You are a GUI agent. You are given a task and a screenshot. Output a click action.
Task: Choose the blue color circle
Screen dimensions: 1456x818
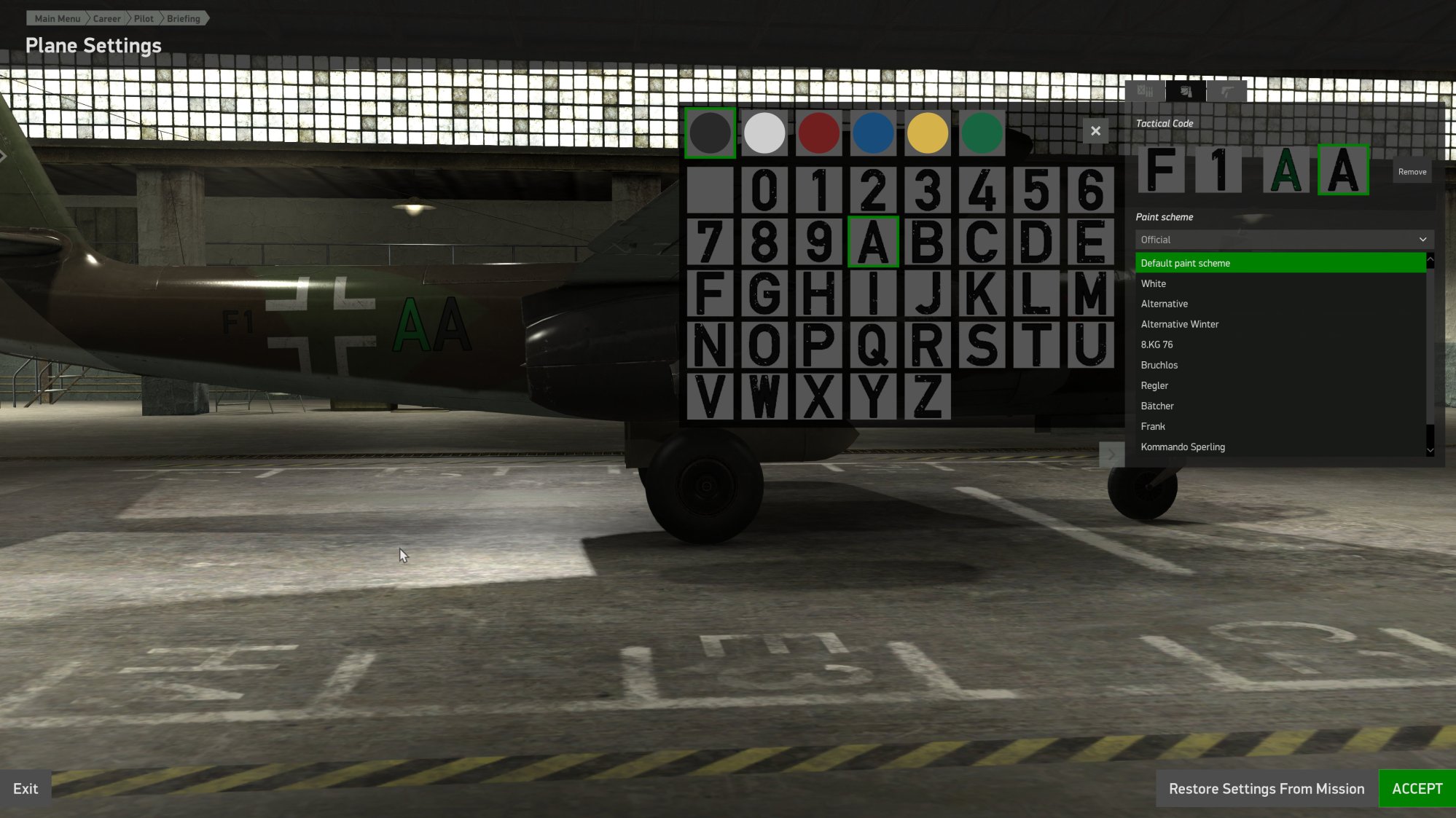click(872, 132)
